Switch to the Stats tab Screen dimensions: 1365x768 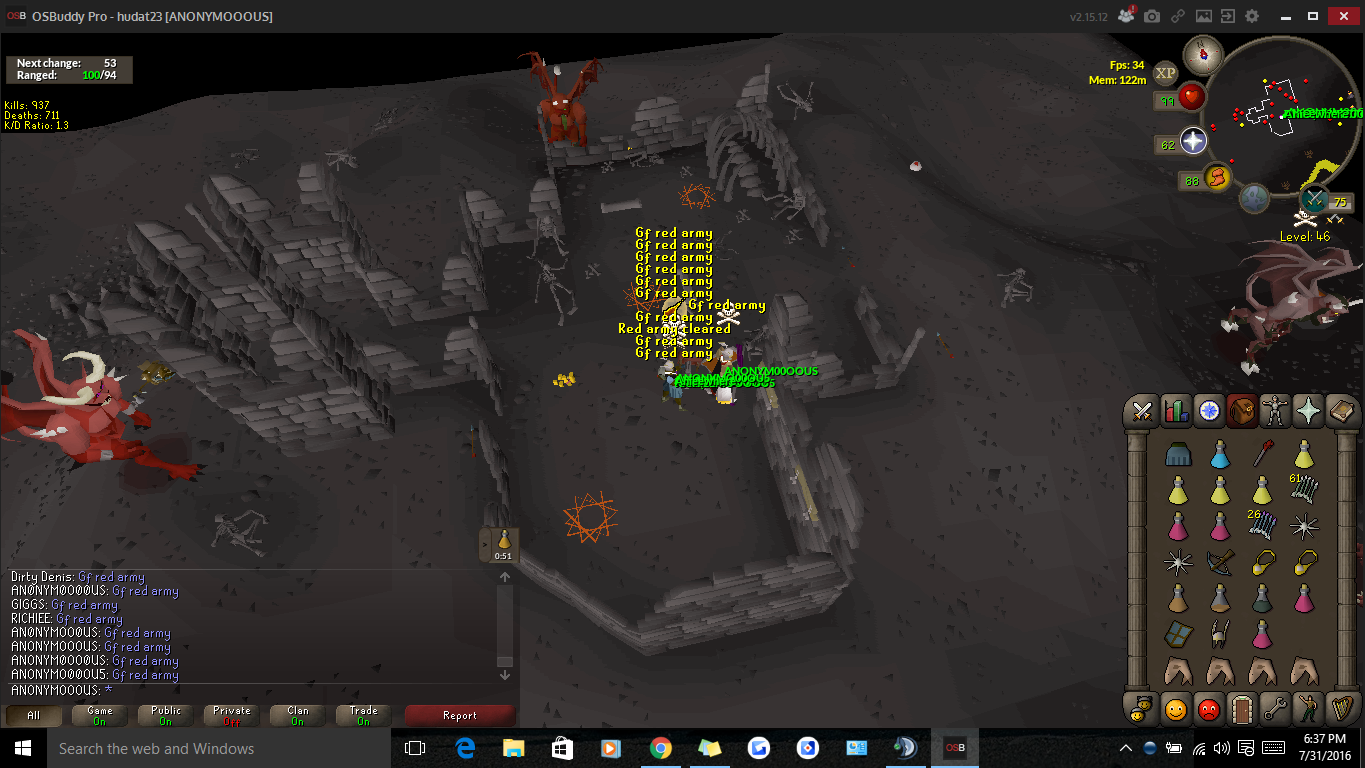tap(1175, 410)
